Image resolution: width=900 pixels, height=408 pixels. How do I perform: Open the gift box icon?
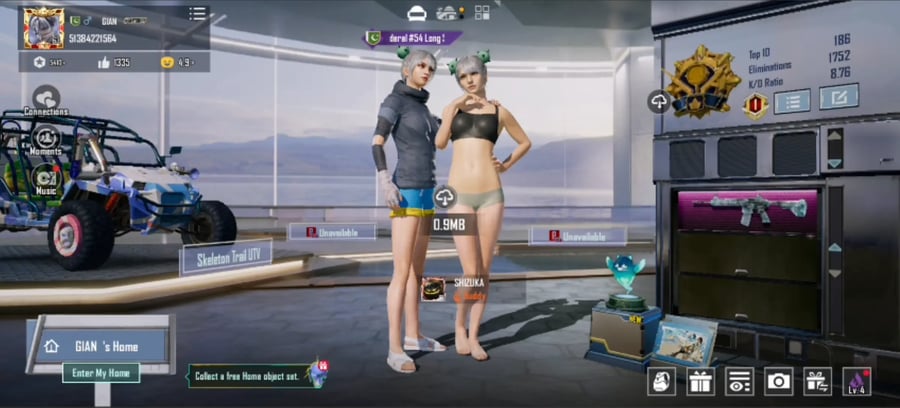[699, 380]
